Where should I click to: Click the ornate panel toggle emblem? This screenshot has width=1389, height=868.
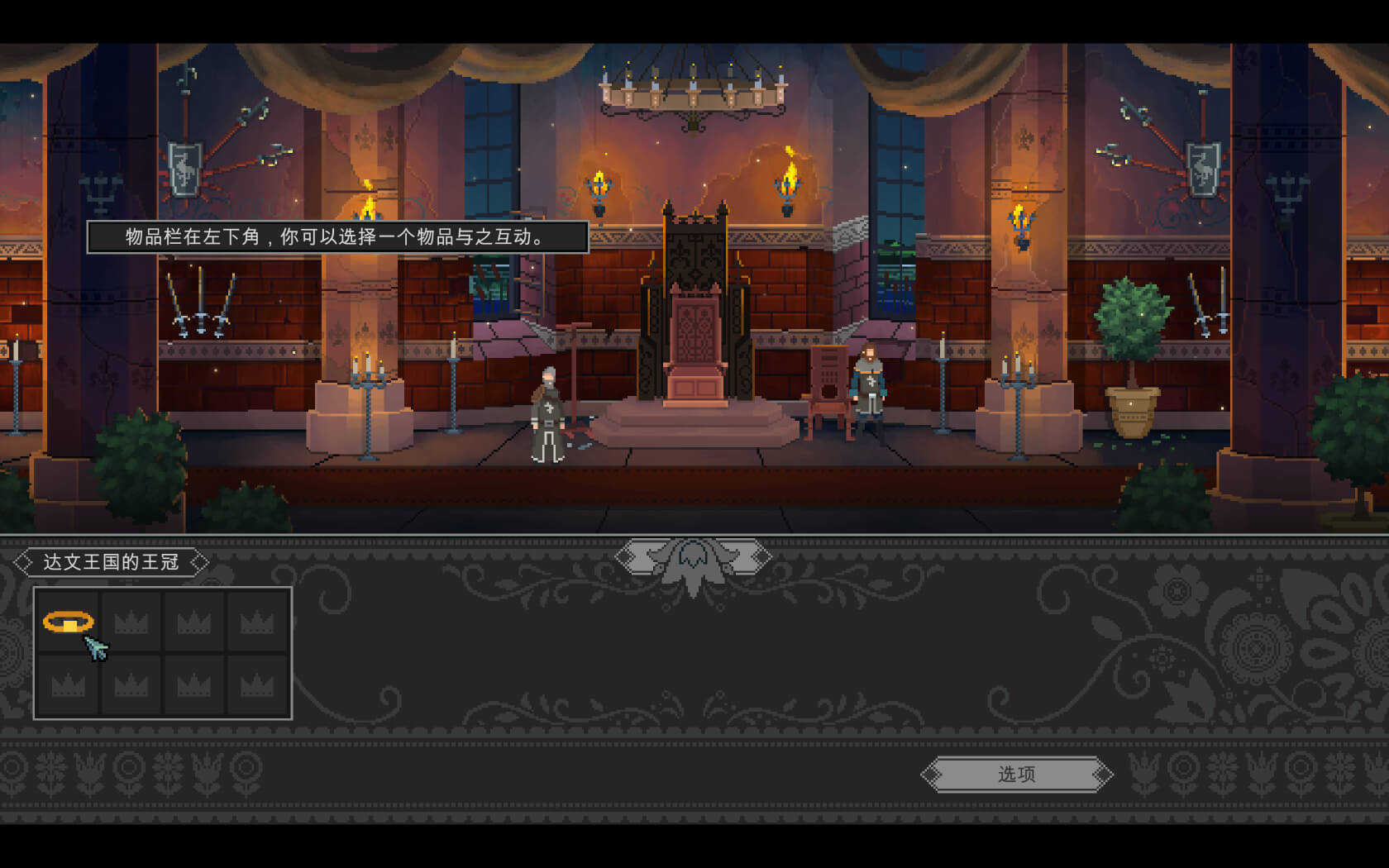(x=693, y=558)
